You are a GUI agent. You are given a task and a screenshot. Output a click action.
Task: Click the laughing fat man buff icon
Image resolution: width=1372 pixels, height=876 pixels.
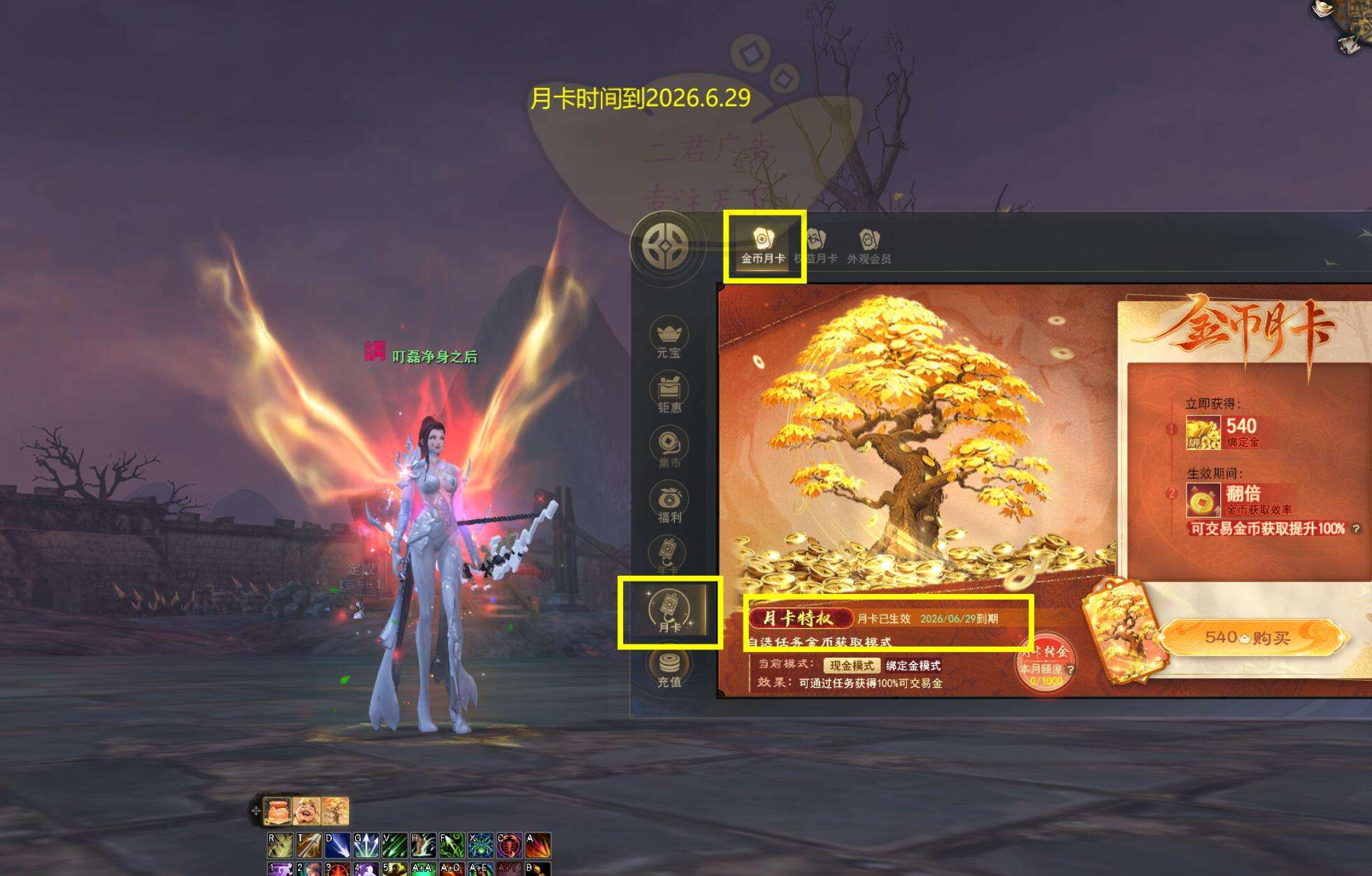coord(306,811)
